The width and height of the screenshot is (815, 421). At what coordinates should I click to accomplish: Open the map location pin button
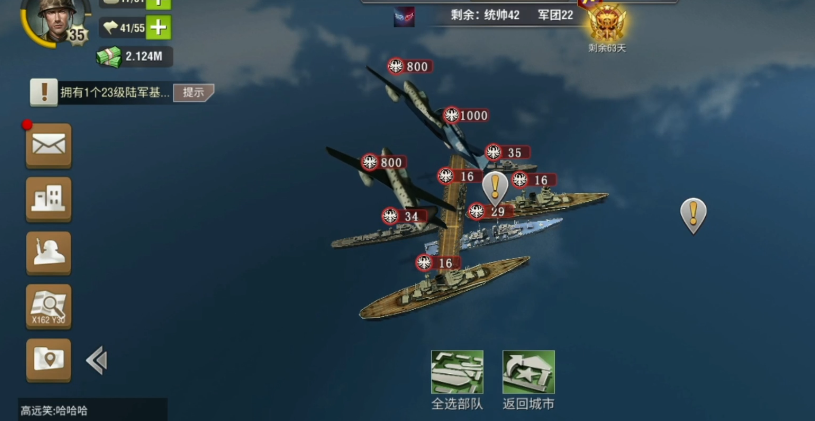[48, 359]
